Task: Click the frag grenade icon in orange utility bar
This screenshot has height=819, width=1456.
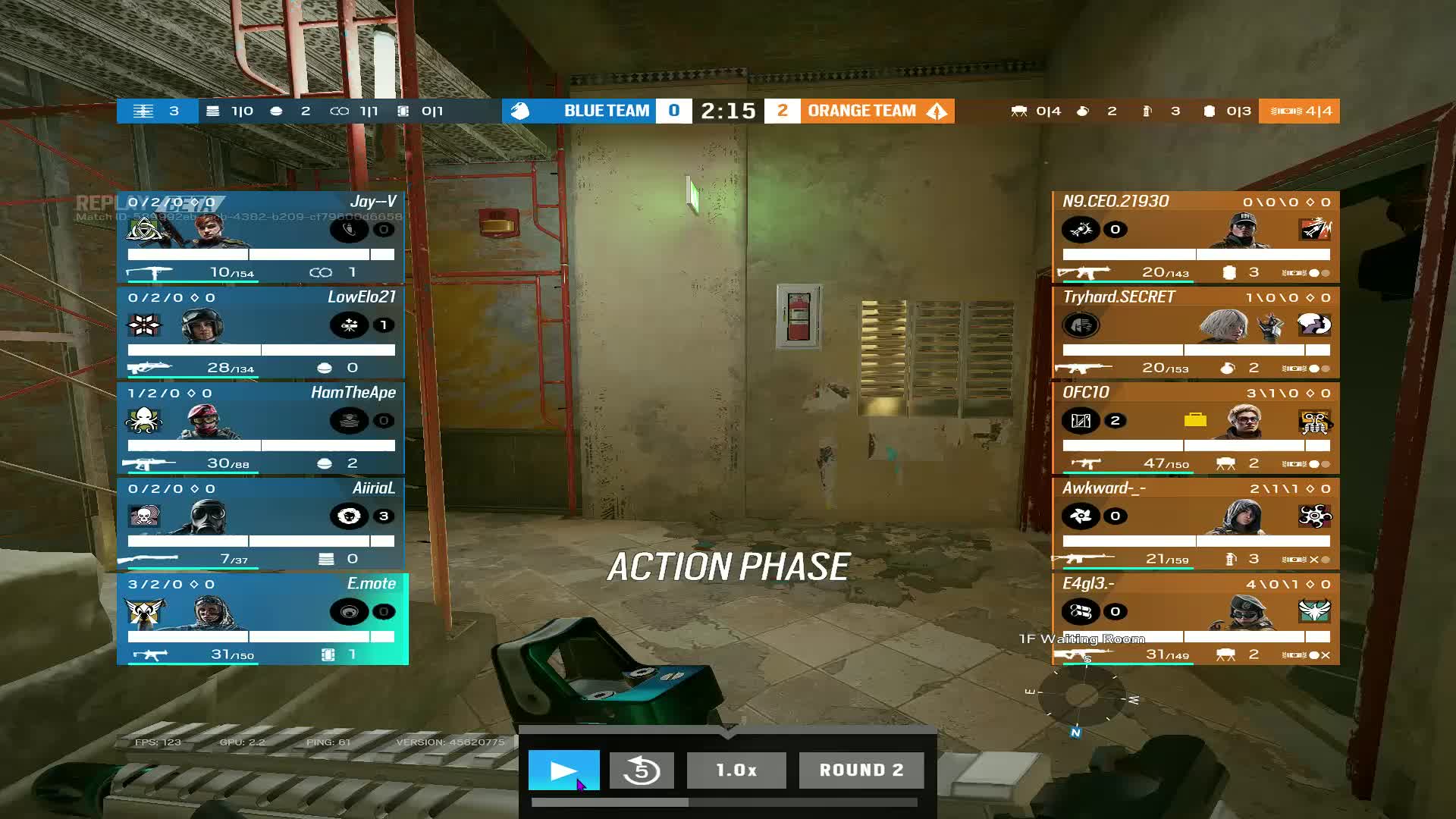Action: [x=1083, y=111]
